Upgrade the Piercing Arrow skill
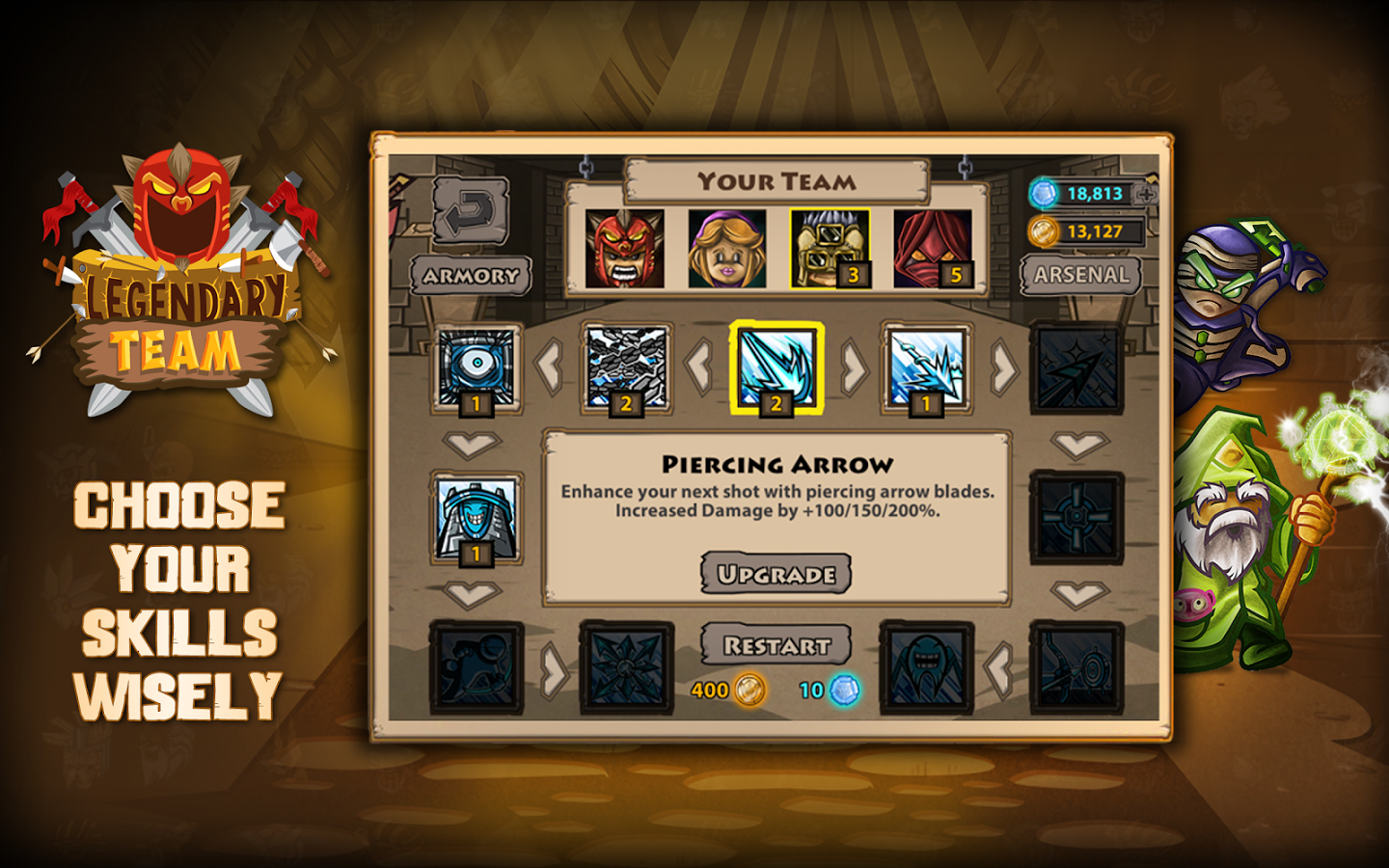 click(x=776, y=574)
